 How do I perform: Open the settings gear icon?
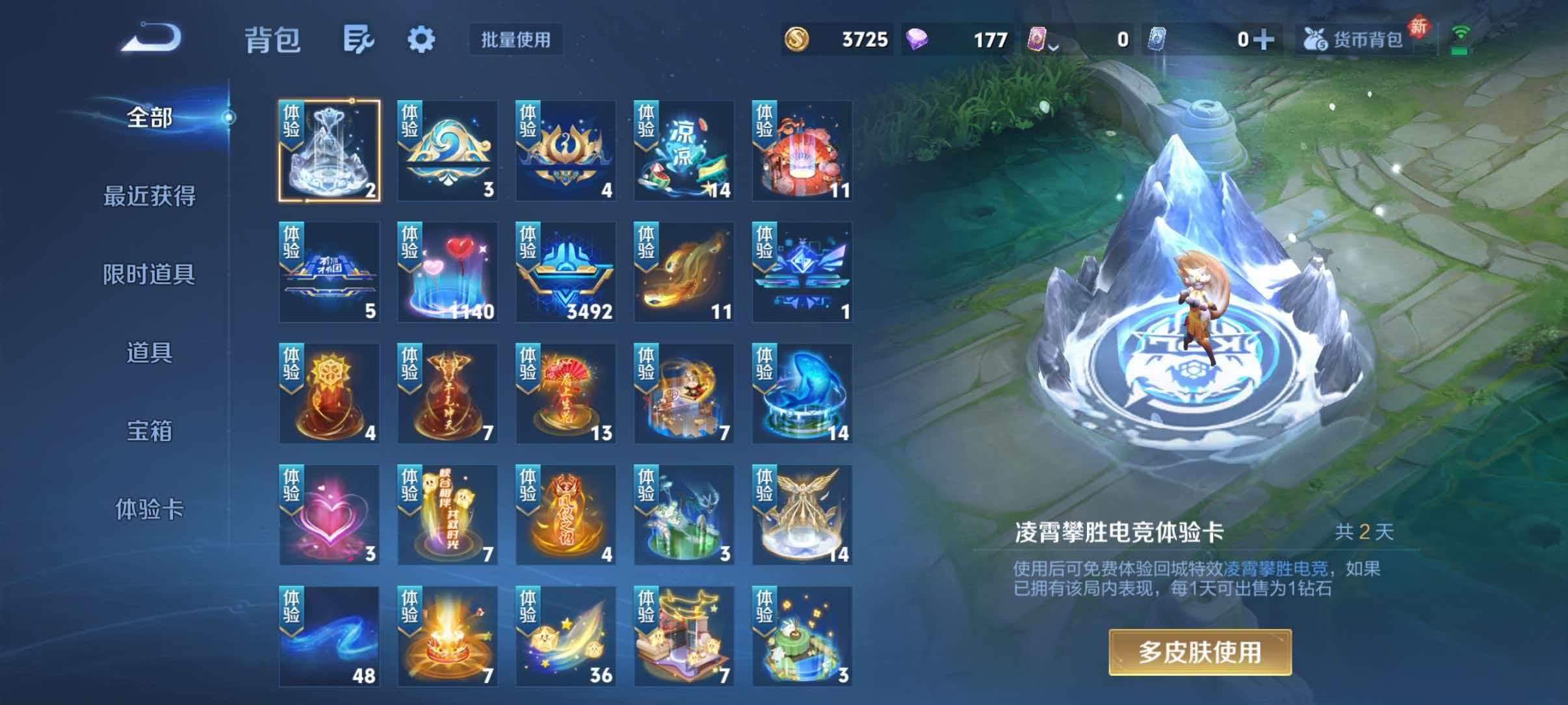coord(422,40)
